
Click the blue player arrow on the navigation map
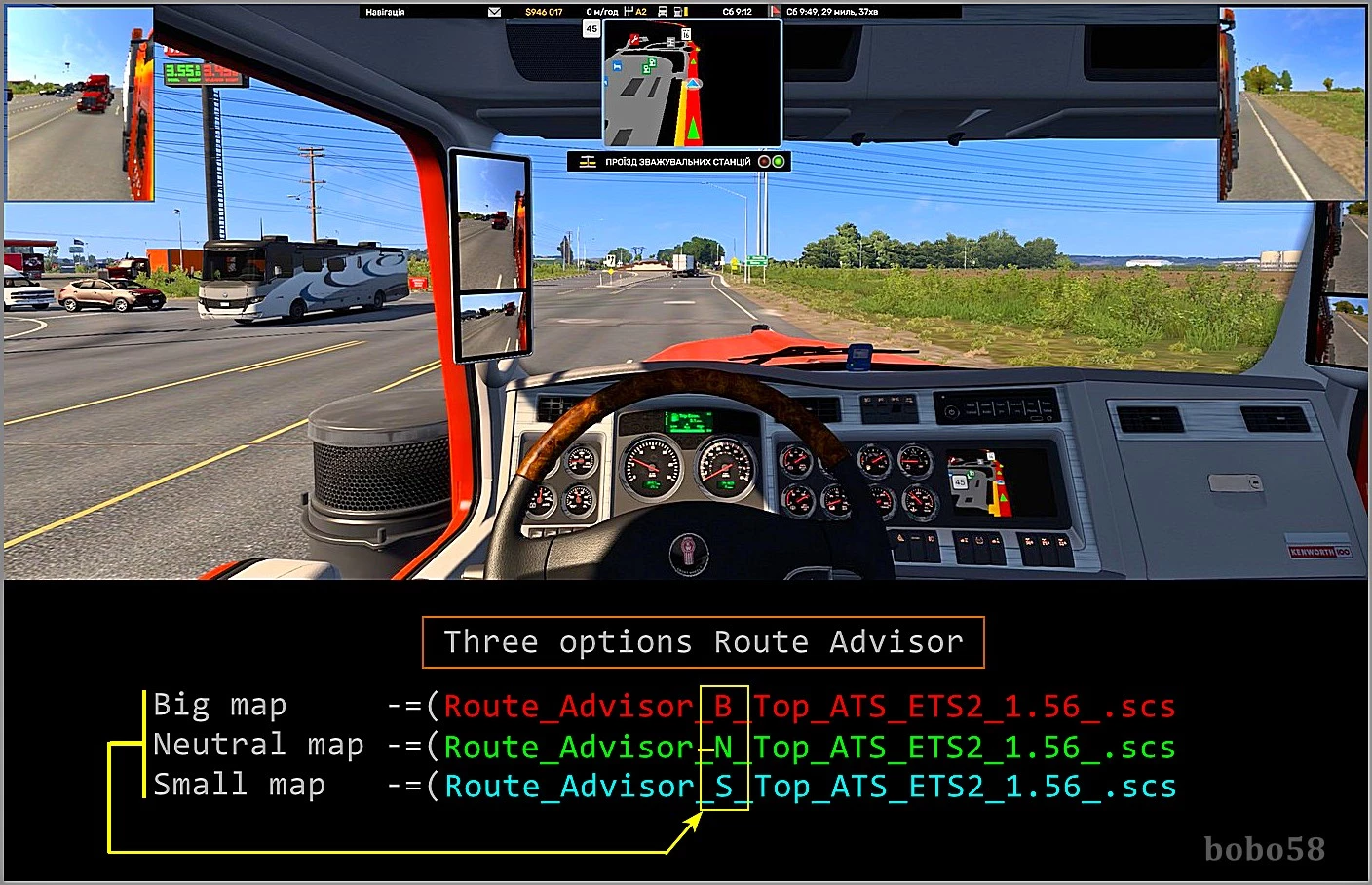(x=692, y=83)
